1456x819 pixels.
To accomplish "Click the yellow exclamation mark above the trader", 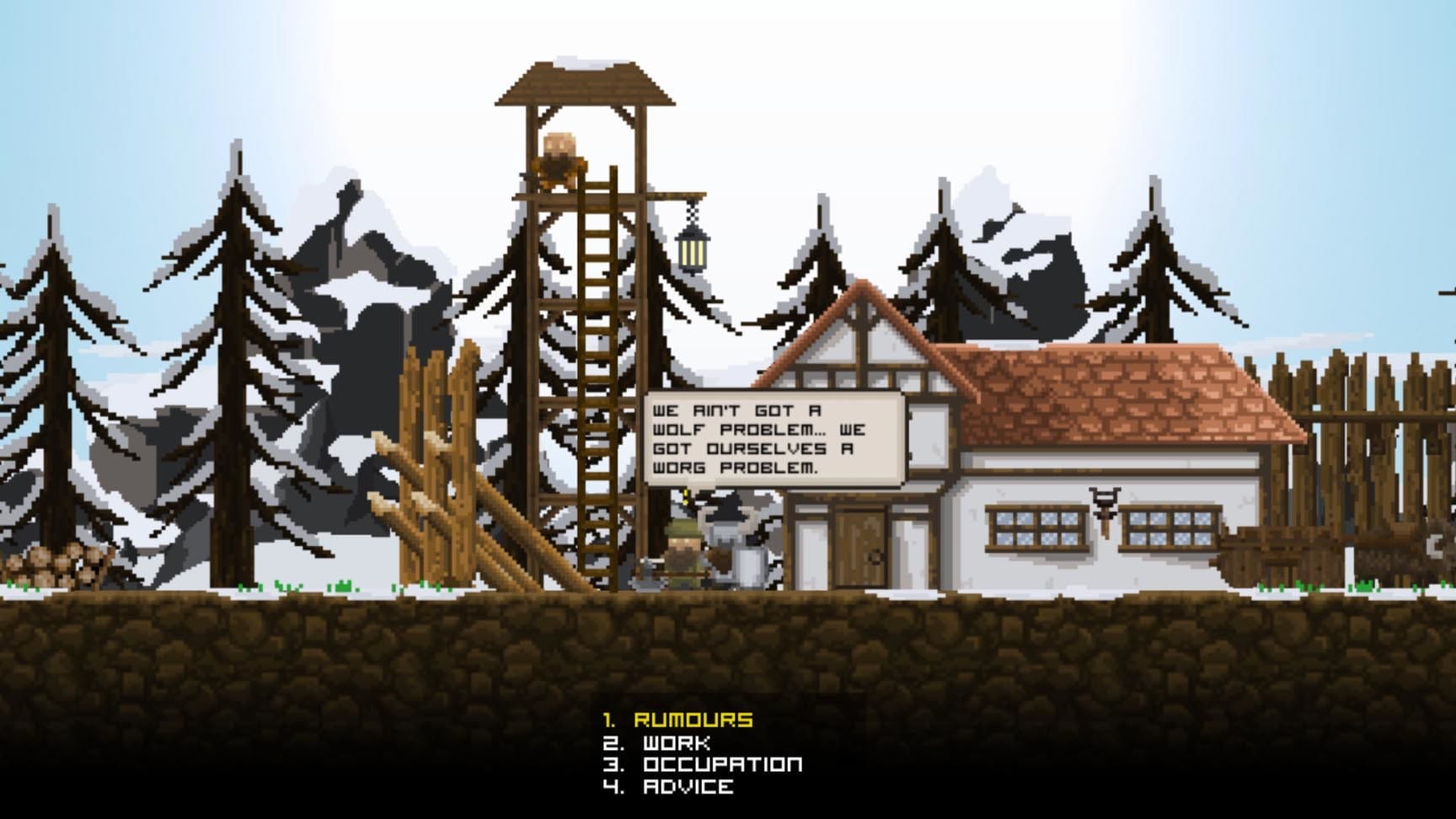I will coord(685,494).
